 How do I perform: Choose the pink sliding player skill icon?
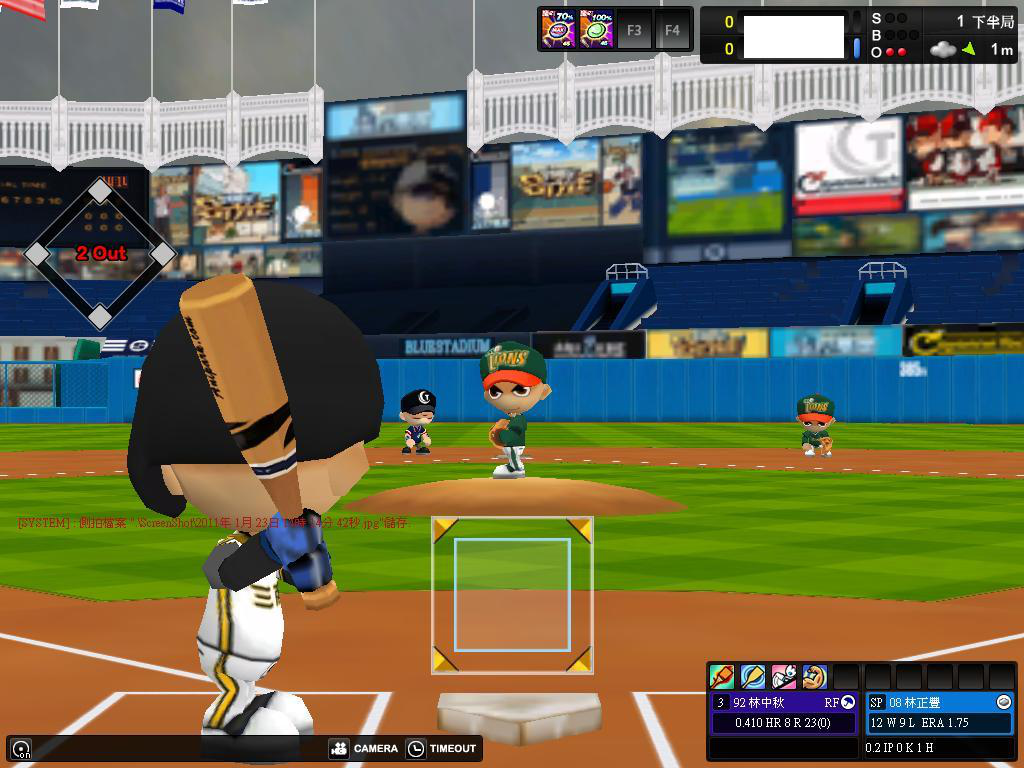(784, 677)
